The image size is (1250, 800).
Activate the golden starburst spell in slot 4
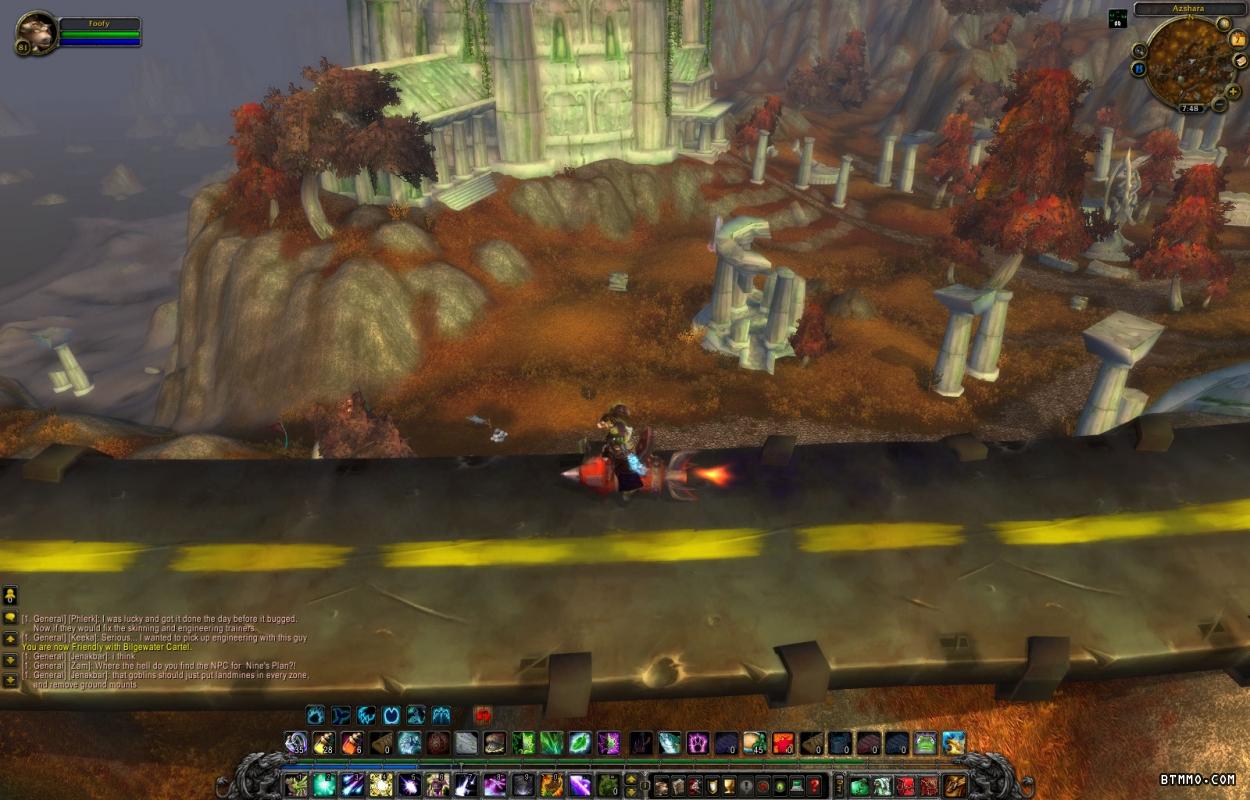point(381,785)
